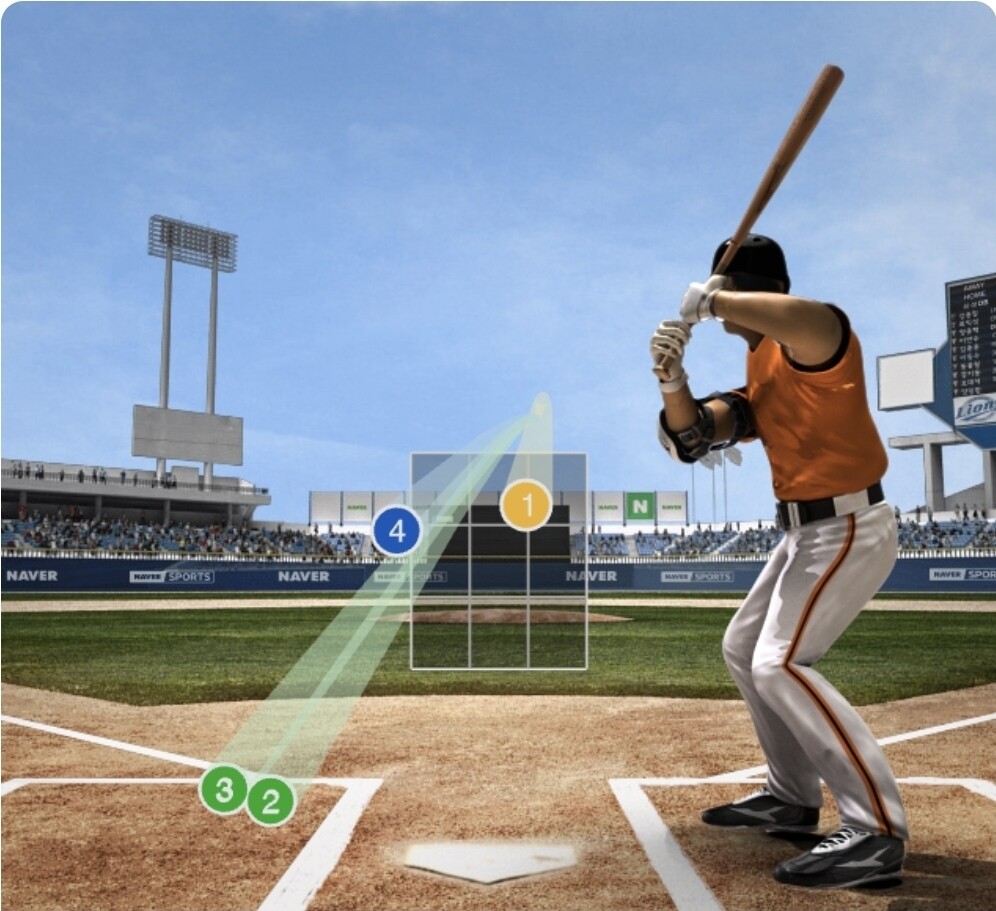This screenshot has width=996, height=911.
Task: Select the green pitch marker numbered 2
Action: (x=271, y=800)
